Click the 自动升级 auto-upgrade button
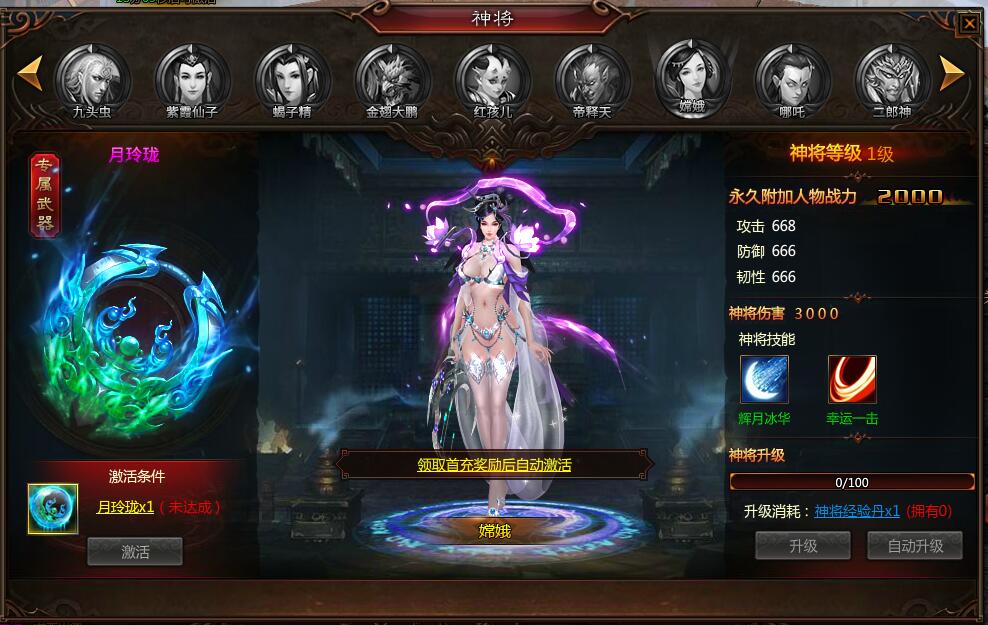Image resolution: width=988 pixels, height=625 pixels. coord(915,546)
